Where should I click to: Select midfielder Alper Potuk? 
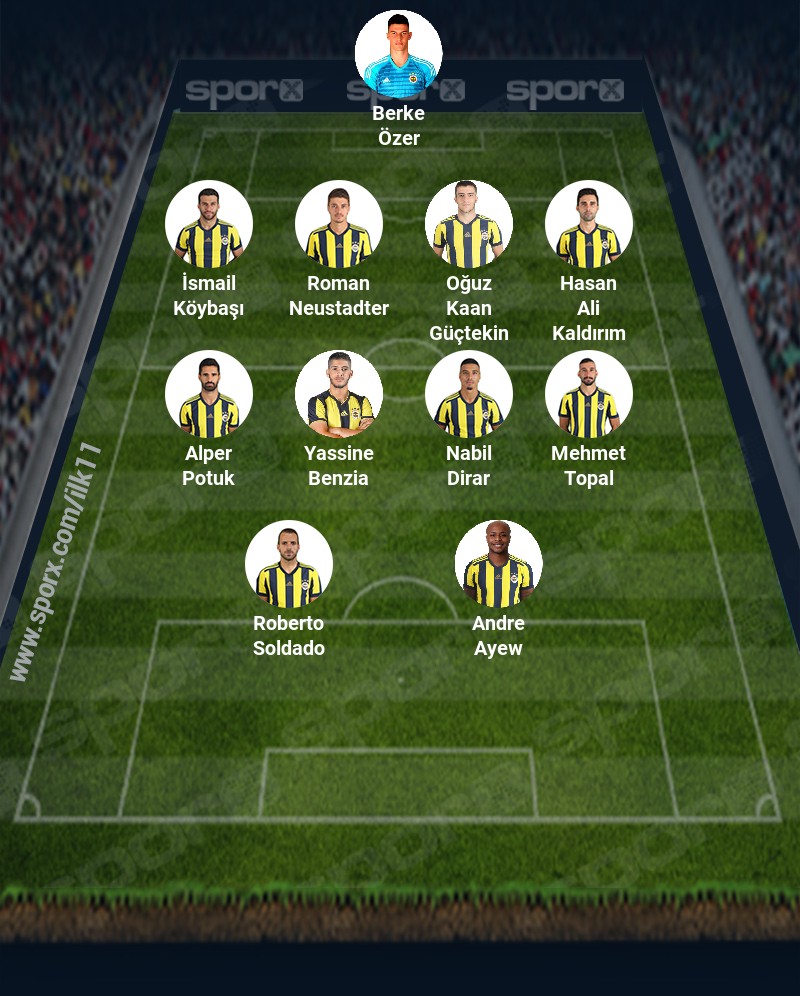(x=208, y=394)
